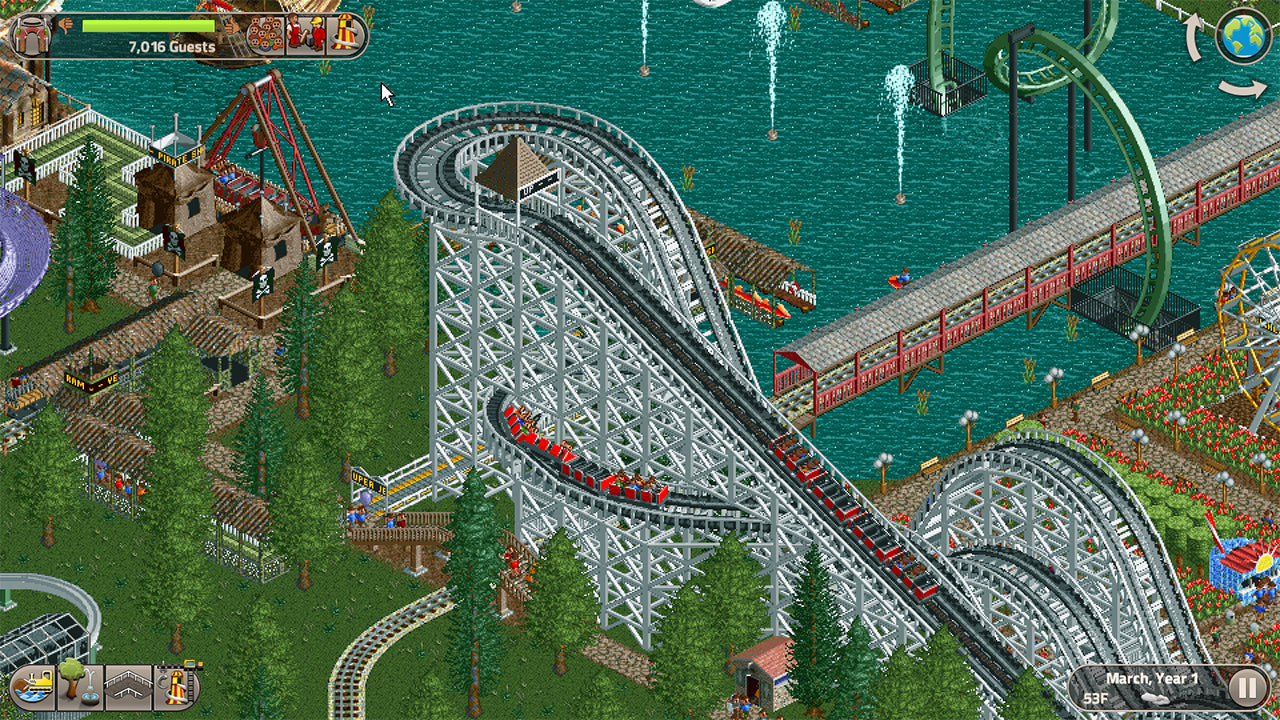Open the park Rides list via helter-skelter icon
The width and height of the screenshot is (1280, 720).
pyautogui.click(x=344, y=33)
